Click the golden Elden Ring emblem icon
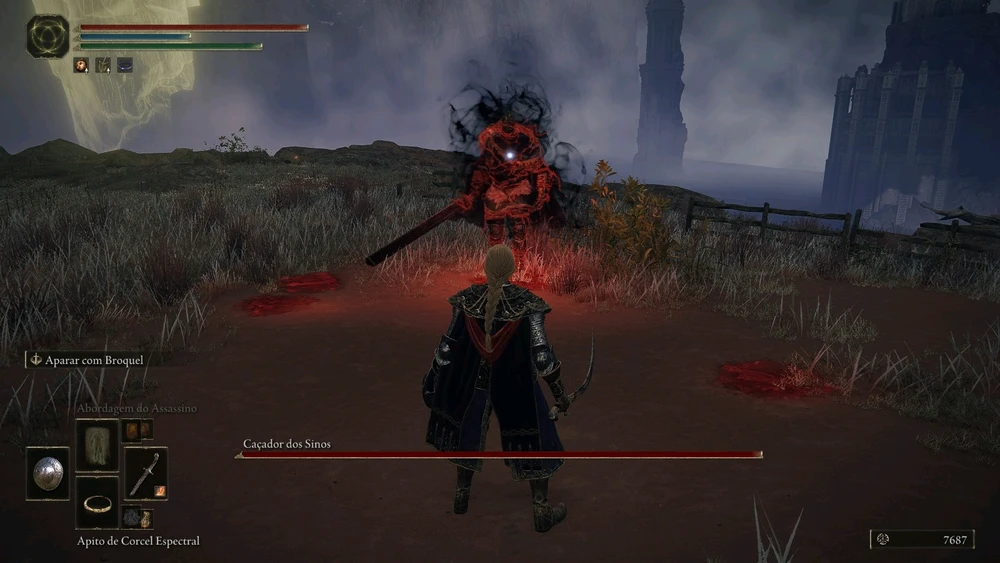1000x563 pixels. coord(48,36)
